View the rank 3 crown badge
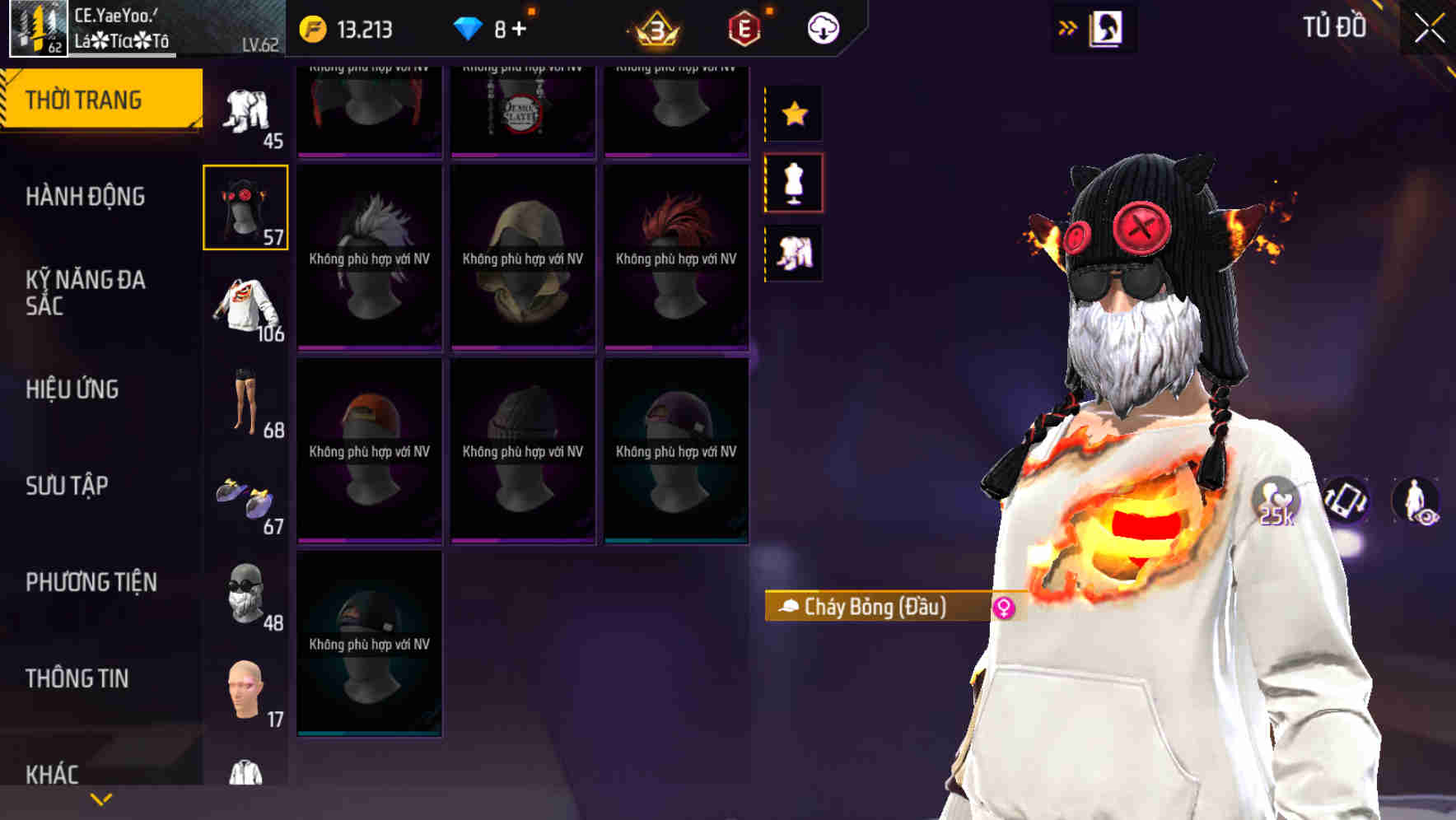 pyautogui.click(x=656, y=26)
